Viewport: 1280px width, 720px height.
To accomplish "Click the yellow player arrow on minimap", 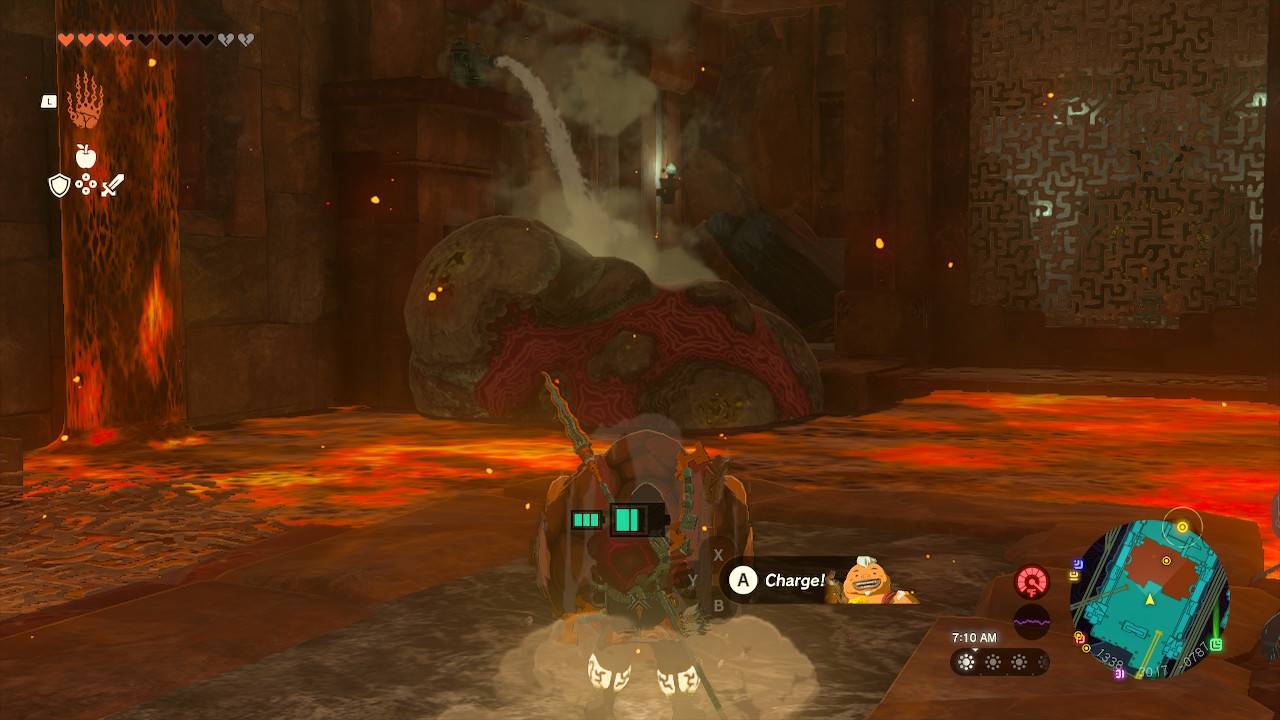I will (1150, 600).
